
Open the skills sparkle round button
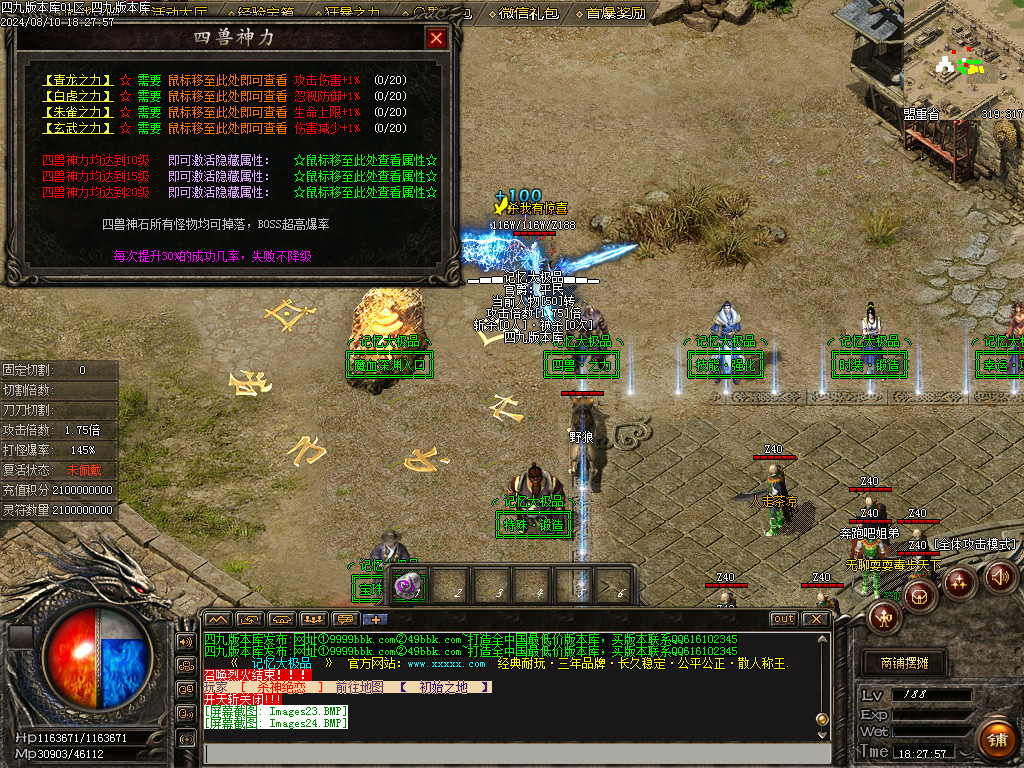(x=960, y=581)
